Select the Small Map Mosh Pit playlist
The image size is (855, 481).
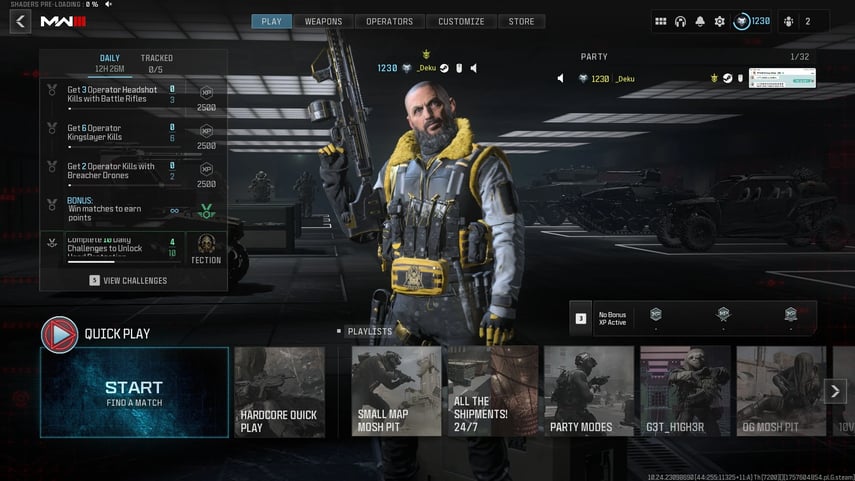click(x=396, y=392)
